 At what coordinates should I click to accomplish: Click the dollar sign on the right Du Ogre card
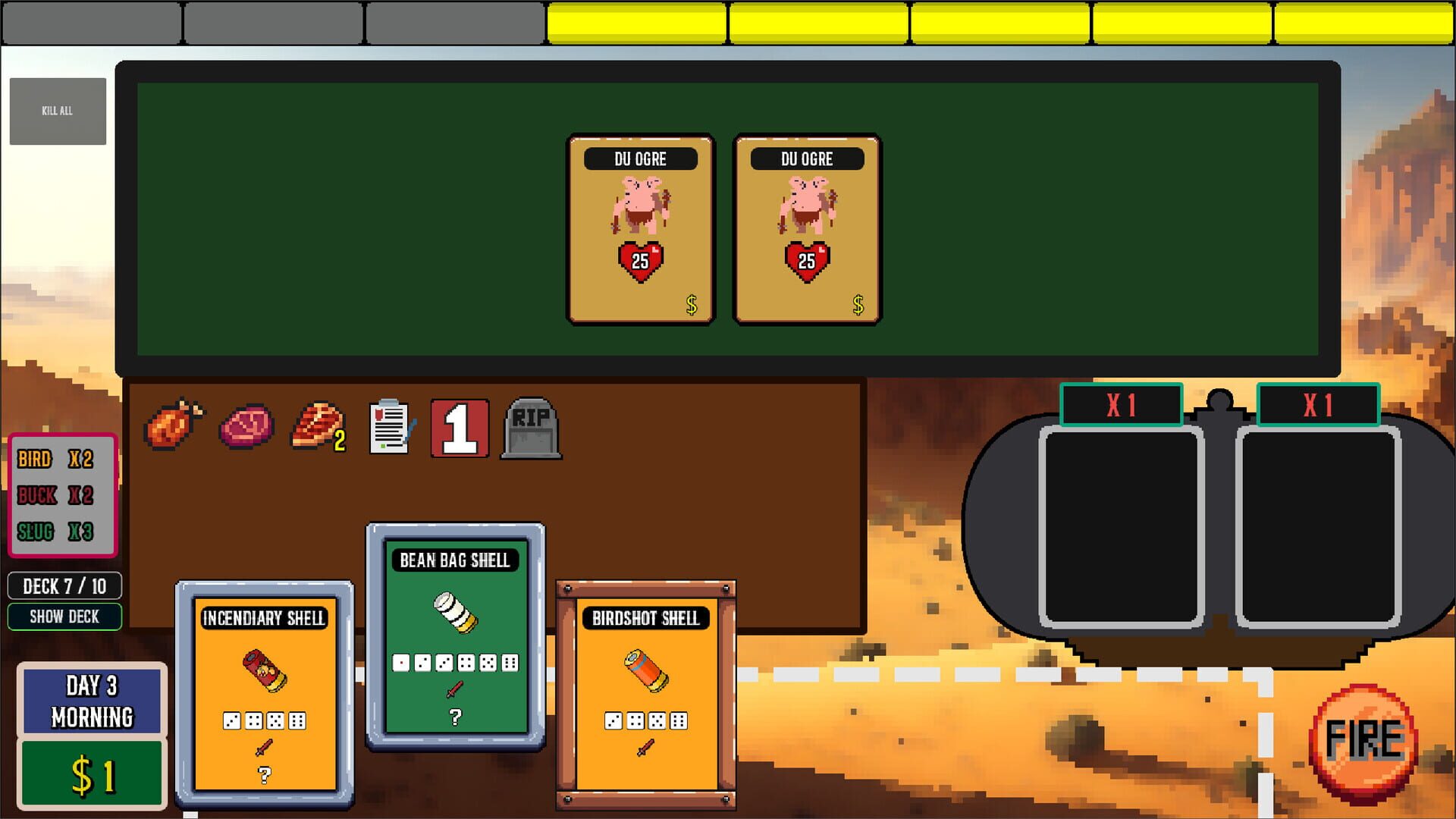pyautogui.click(x=858, y=306)
